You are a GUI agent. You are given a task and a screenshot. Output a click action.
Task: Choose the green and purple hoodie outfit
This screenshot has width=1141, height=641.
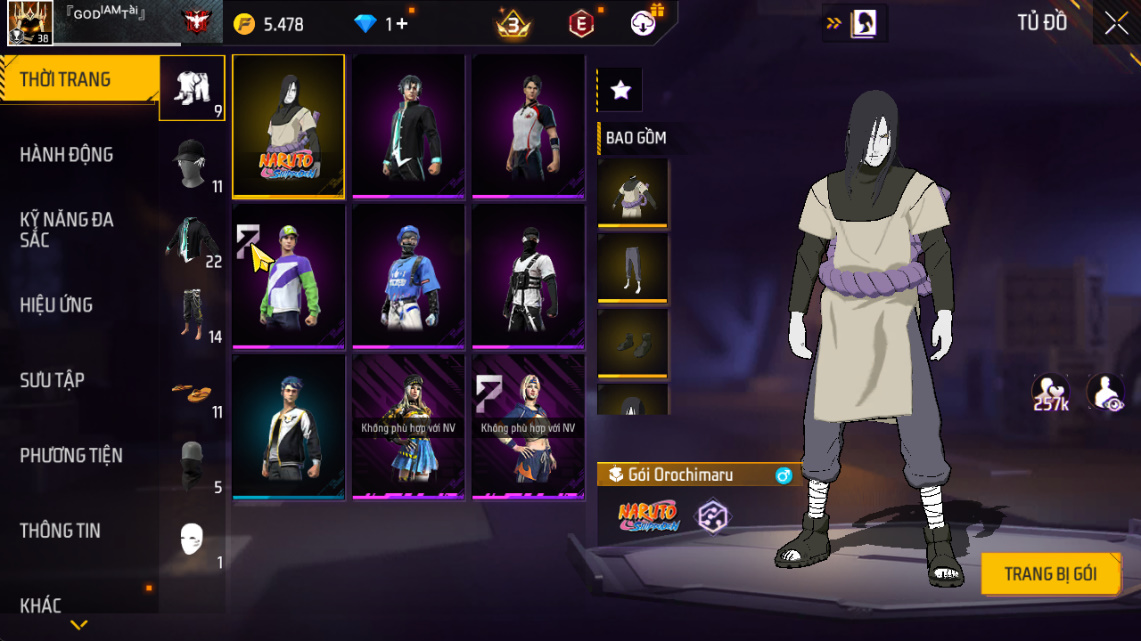tap(289, 277)
